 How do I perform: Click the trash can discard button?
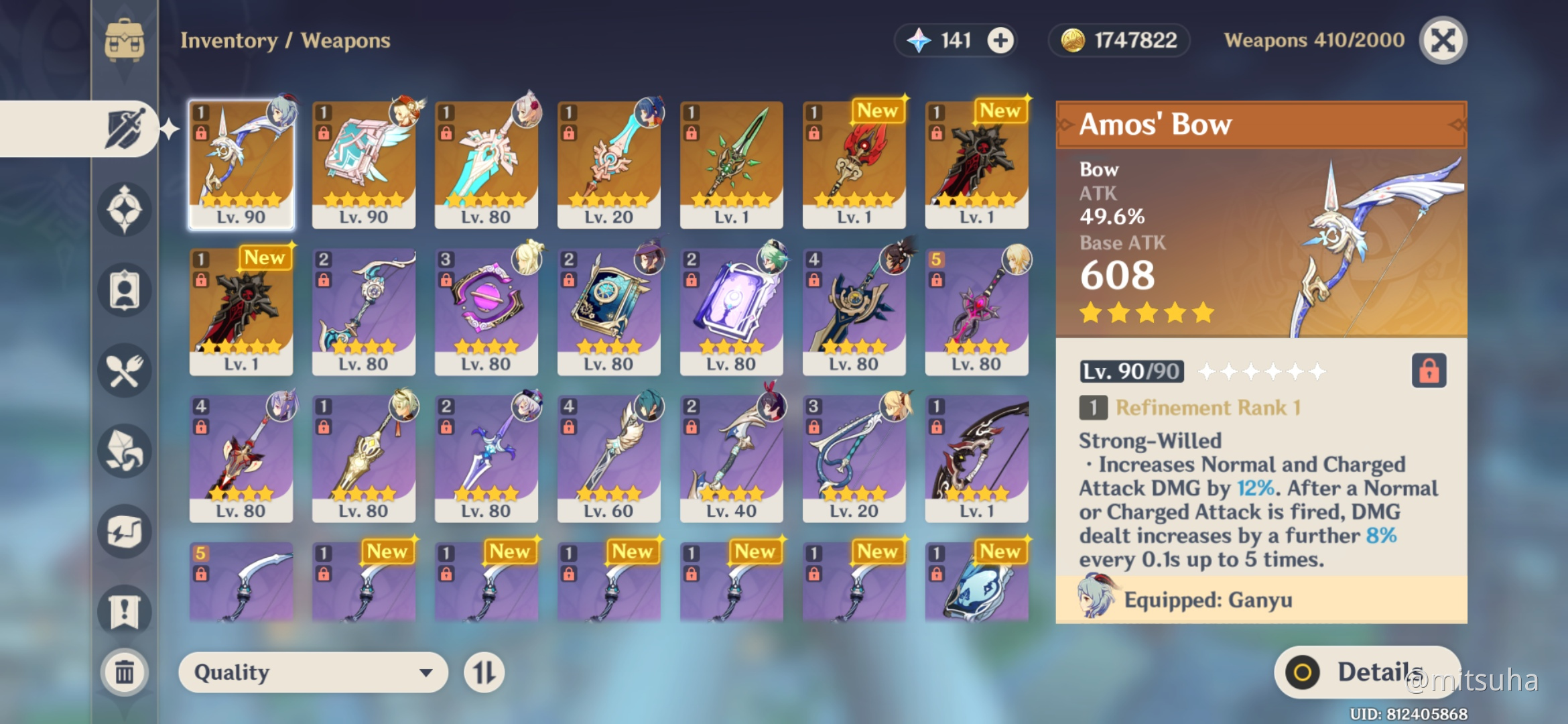(125, 672)
